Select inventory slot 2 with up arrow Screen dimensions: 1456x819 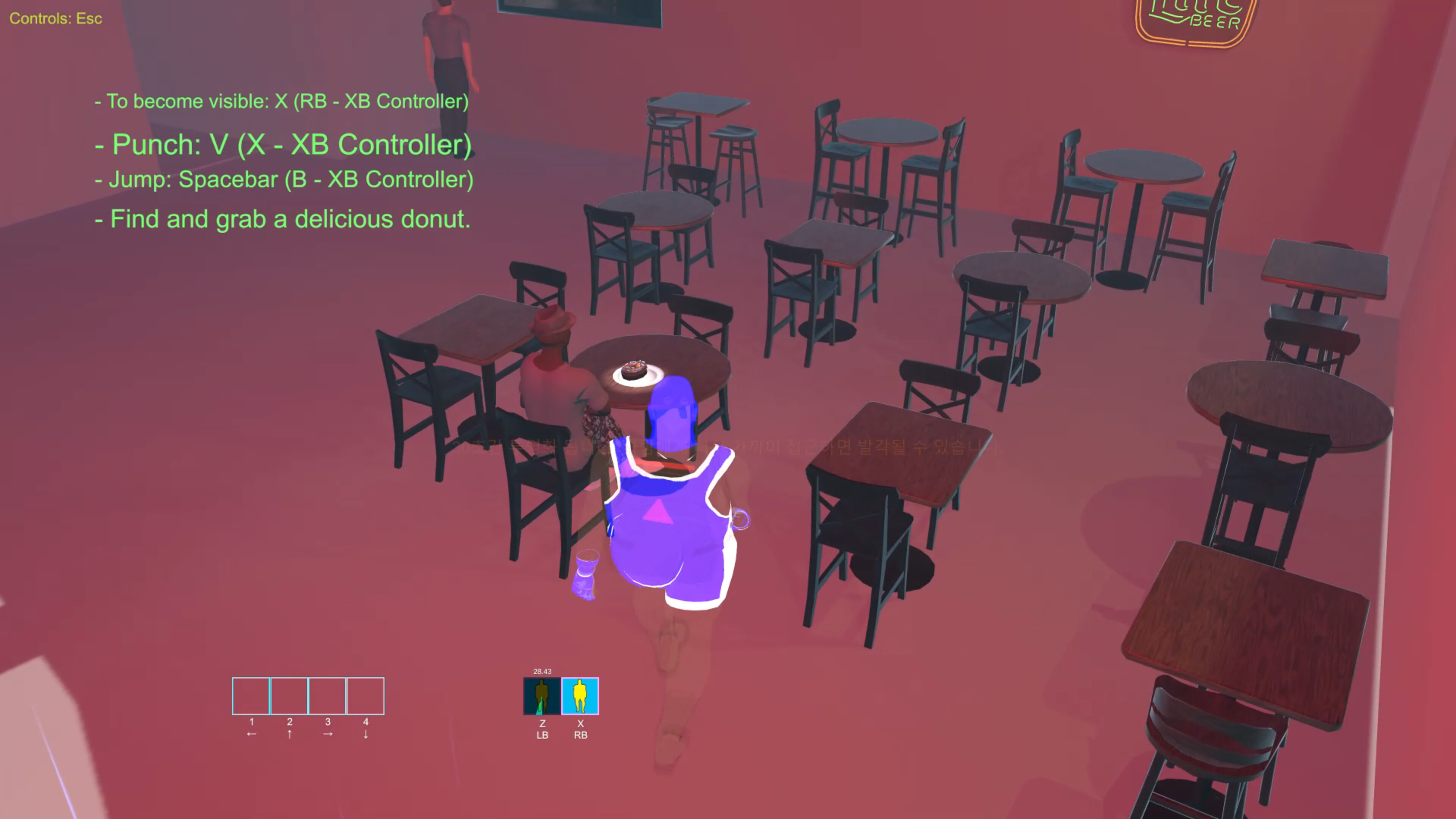tap(289, 696)
